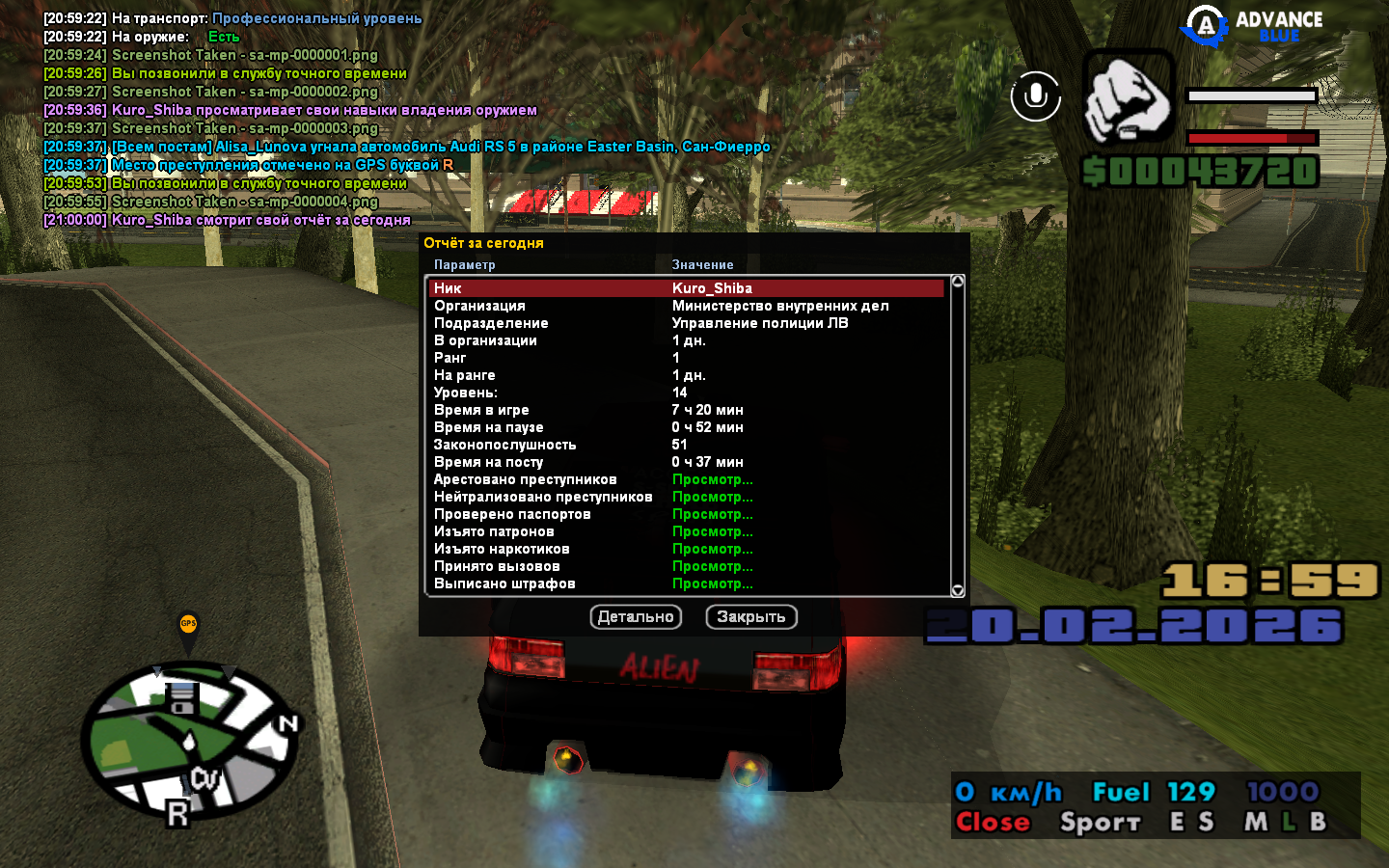Select the Подразделение row

coord(686,323)
